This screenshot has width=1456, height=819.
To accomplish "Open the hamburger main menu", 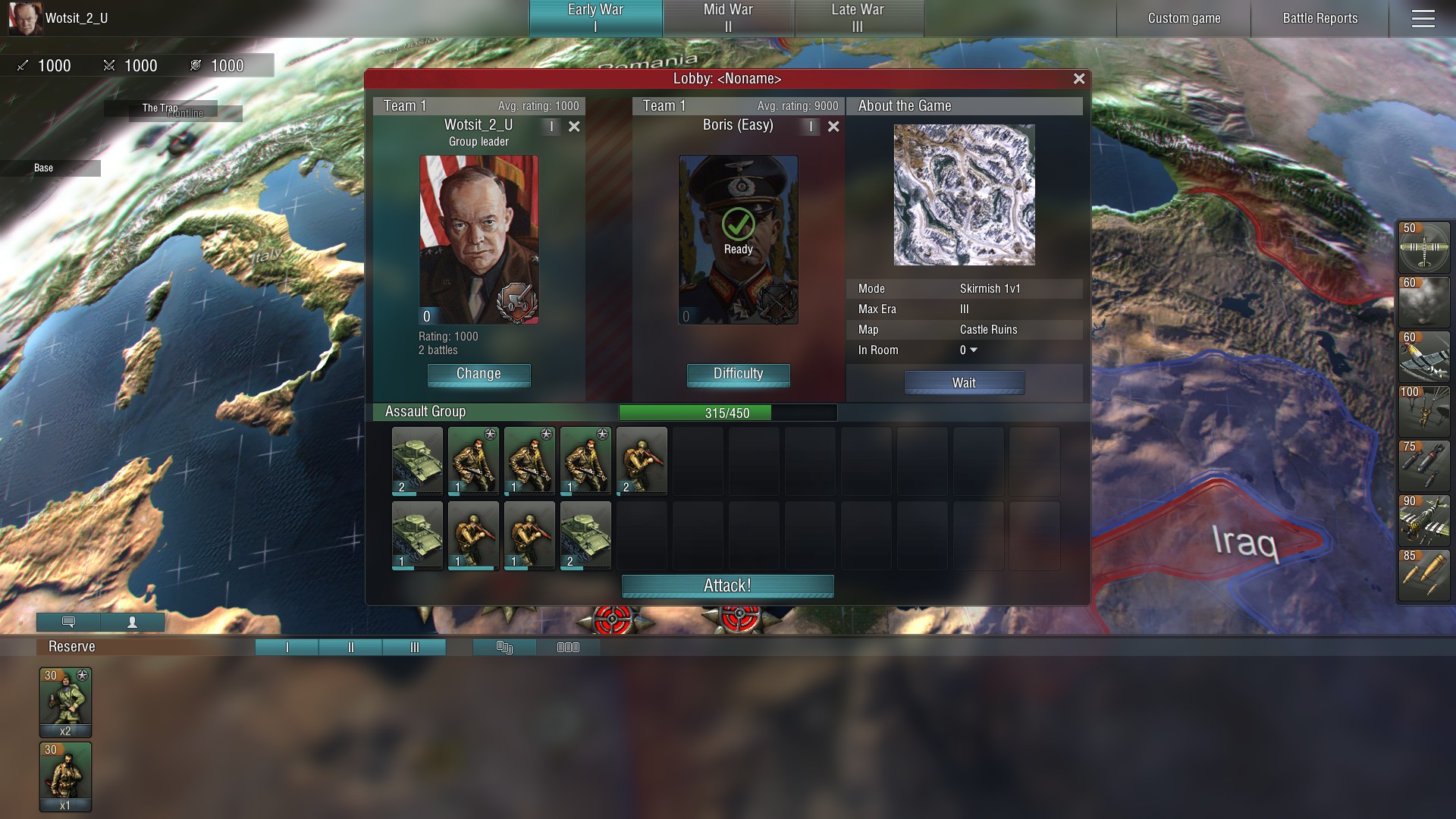I will (1423, 18).
